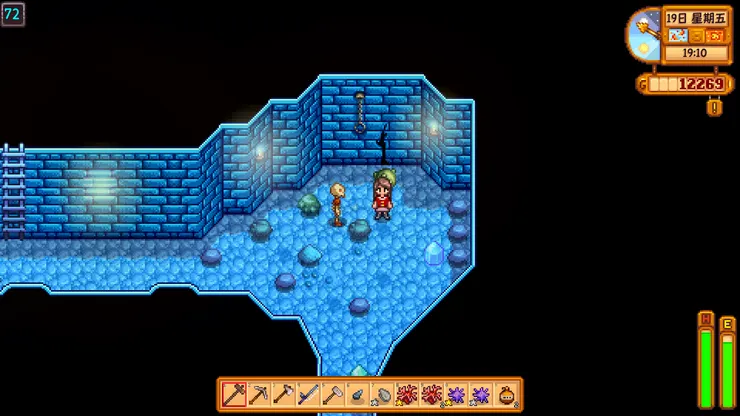The width and height of the screenshot is (740, 416).
Task: Equip the pickaxe from the hotbar
Action: pos(259,394)
